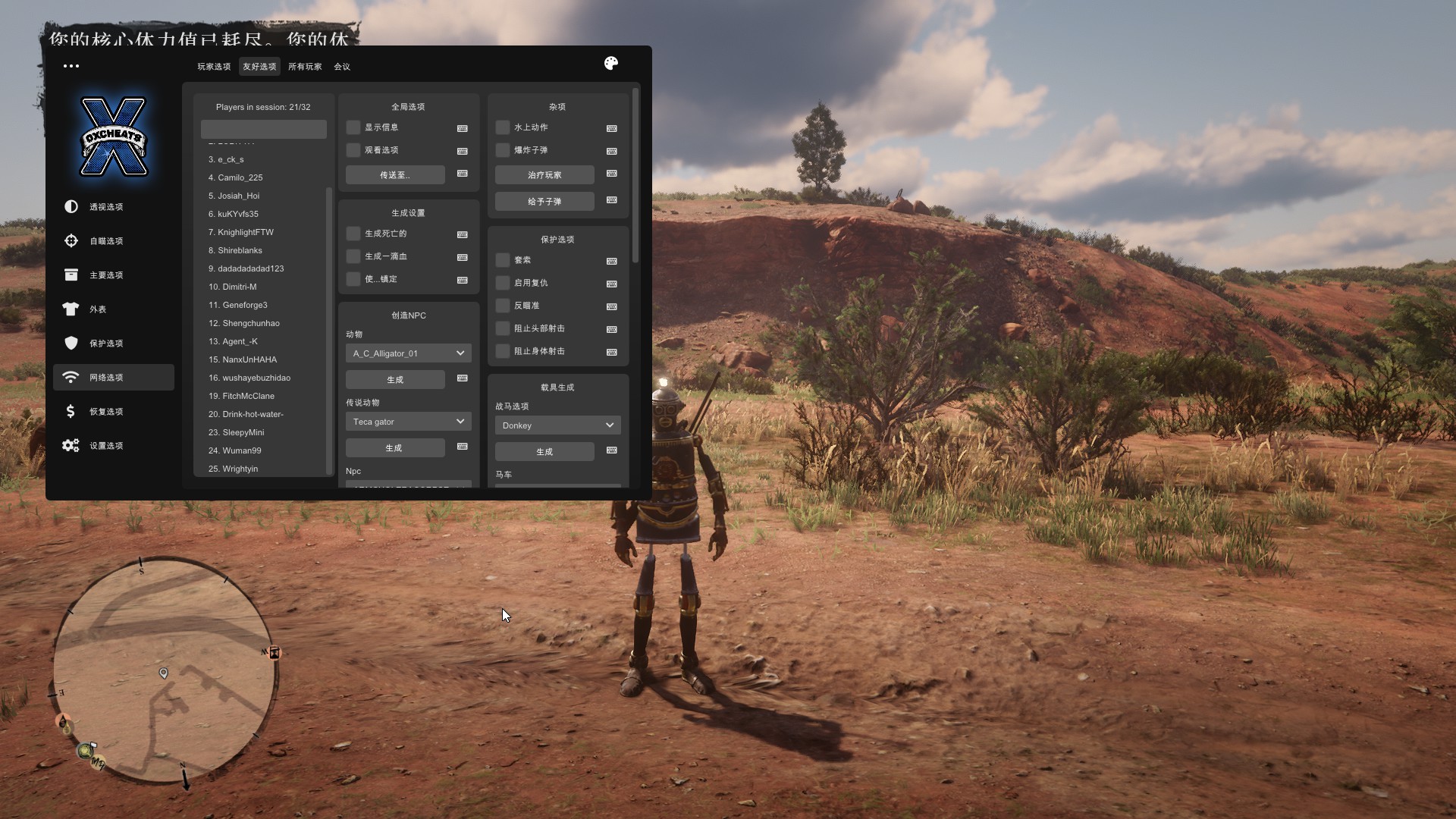Pick player NanxUnHAHA from the session list
This screenshot has width=1456, height=819.
(249, 359)
